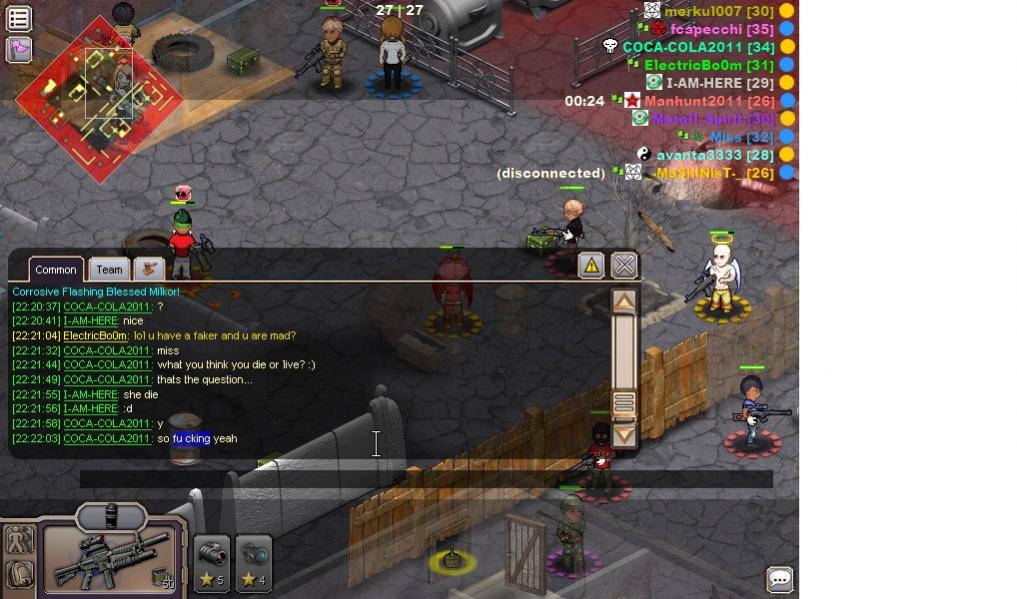Select Manhunt2011 in the player list
This screenshot has width=1017, height=599.
[693, 101]
